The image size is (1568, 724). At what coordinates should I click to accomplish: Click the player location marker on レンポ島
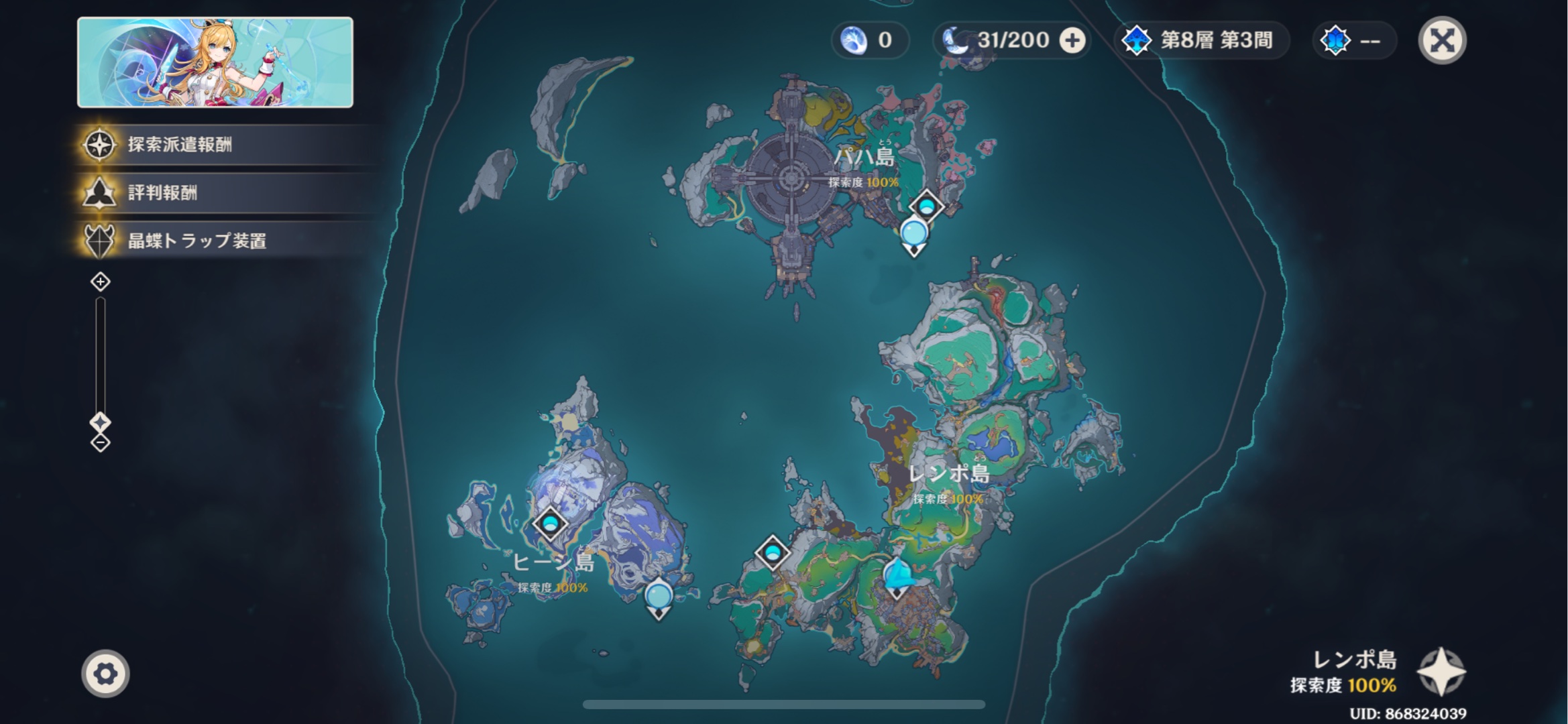click(x=897, y=577)
